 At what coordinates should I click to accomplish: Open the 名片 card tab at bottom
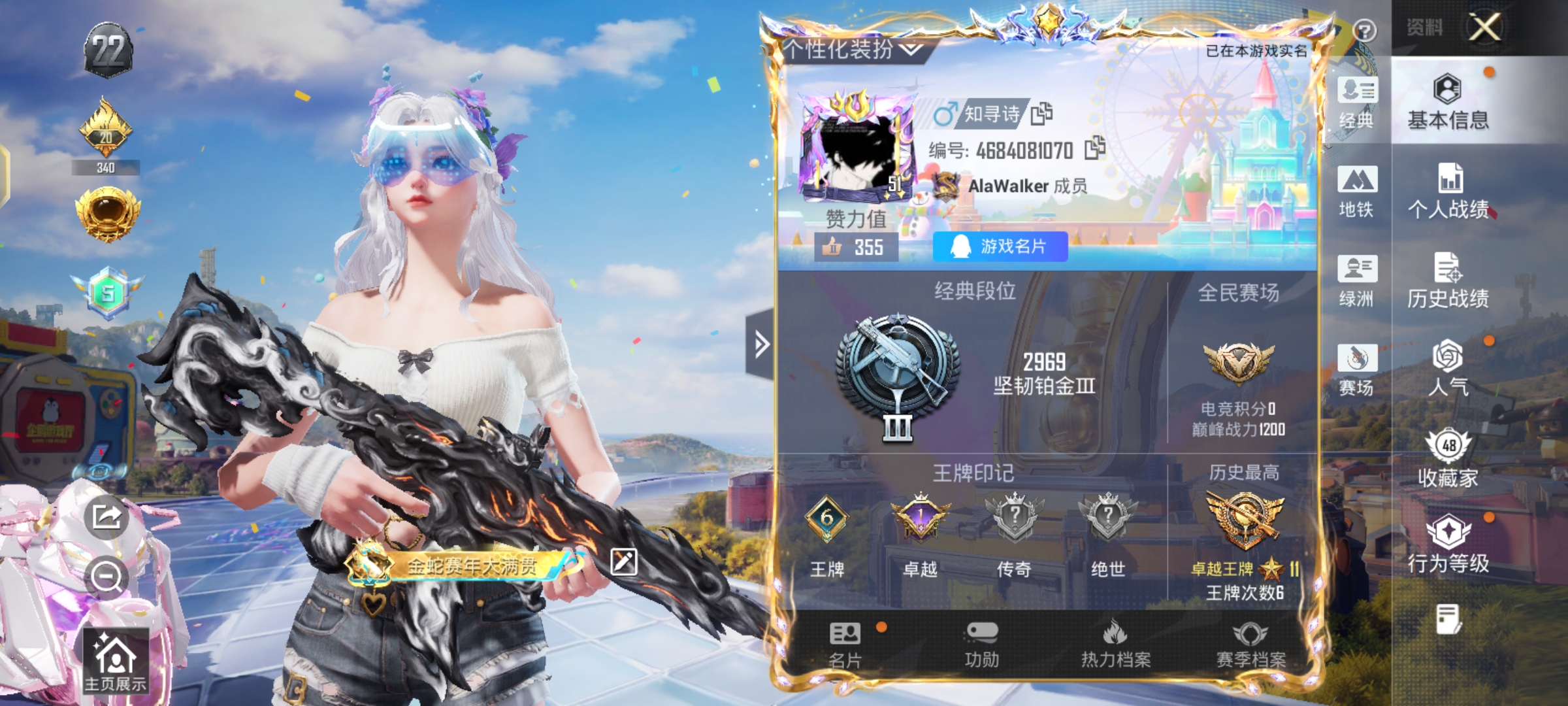pos(845,645)
